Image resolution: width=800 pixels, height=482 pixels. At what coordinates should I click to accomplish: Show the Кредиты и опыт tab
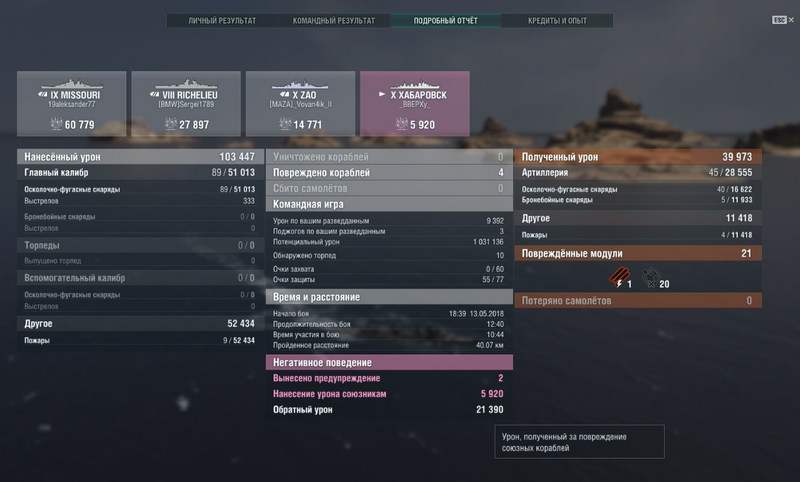[x=558, y=20]
